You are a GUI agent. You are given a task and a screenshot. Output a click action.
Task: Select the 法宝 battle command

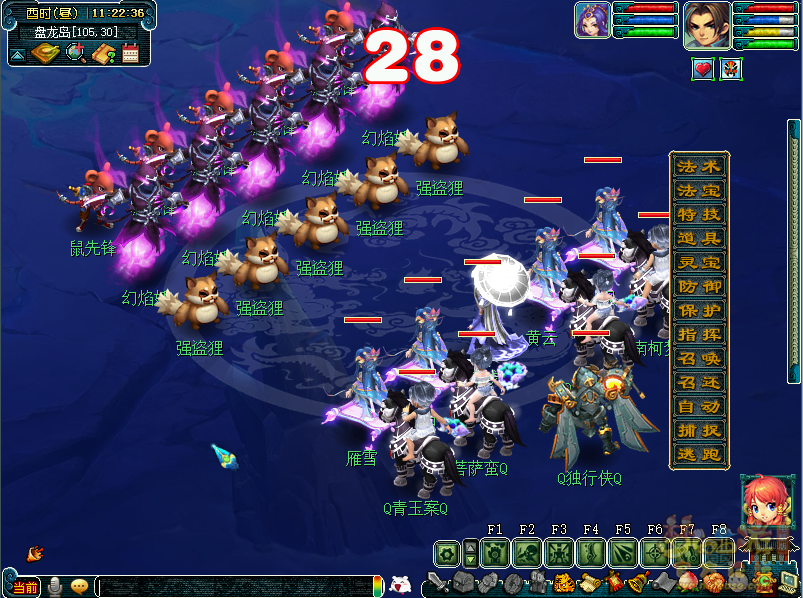[x=698, y=190]
